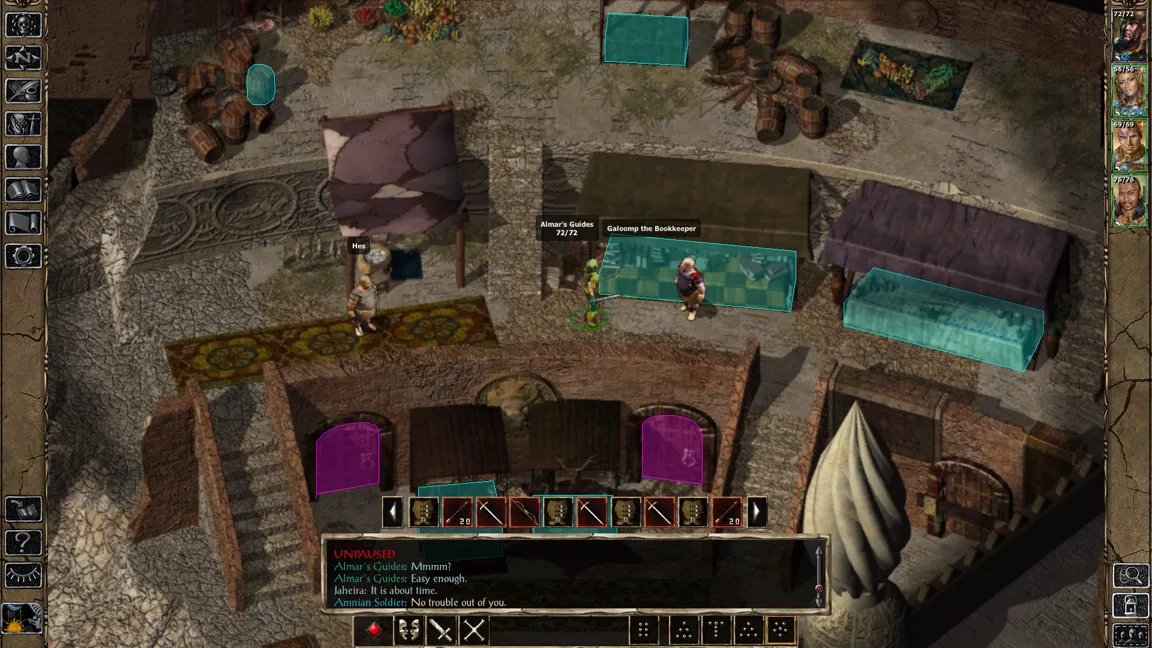Viewport: 1152px width, 648px height.
Task: Click the red gem action button
Action: pyautogui.click(x=373, y=630)
